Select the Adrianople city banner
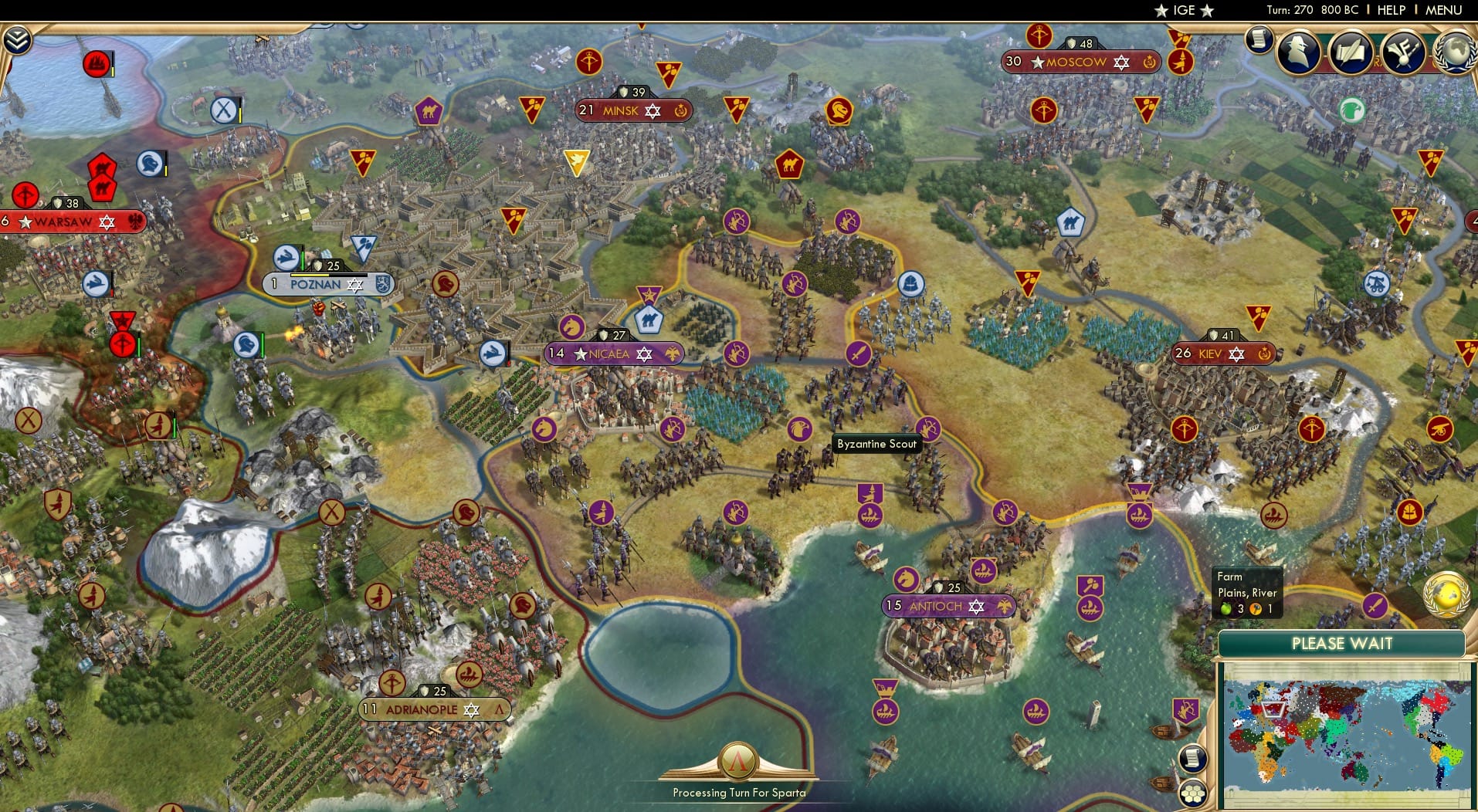 pyautogui.click(x=432, y=709)
